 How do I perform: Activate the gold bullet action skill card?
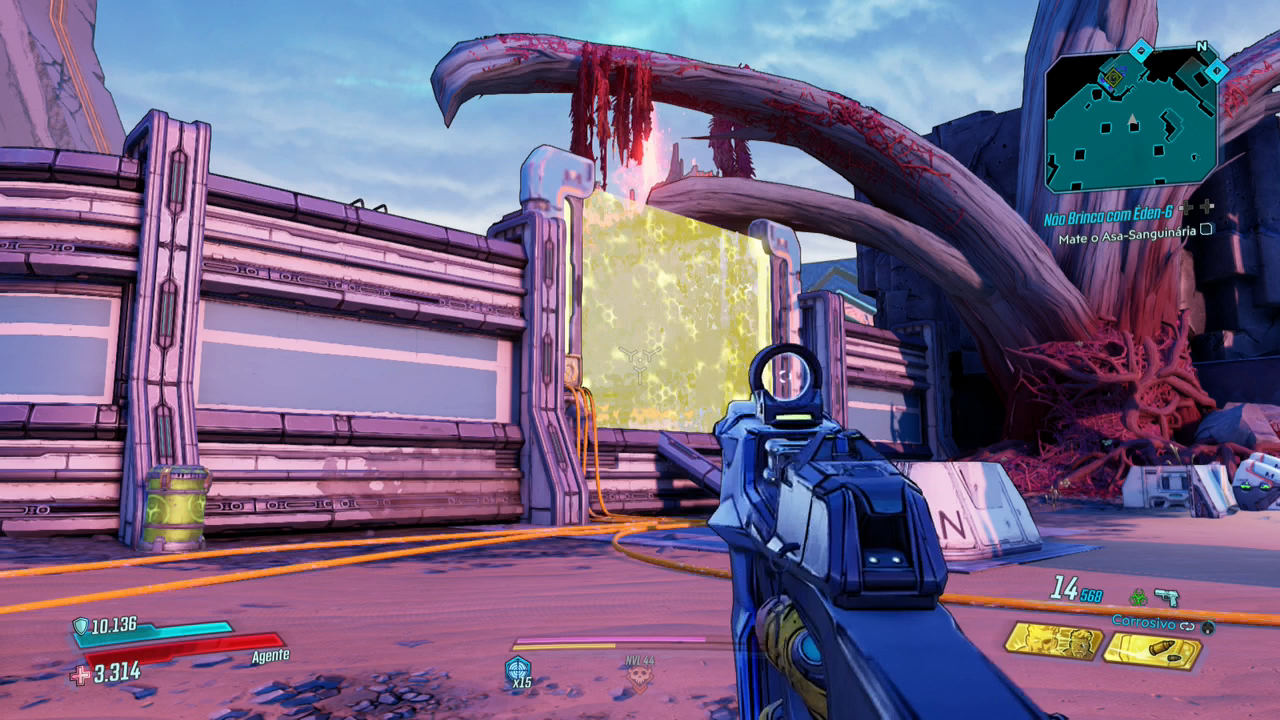click(1153, 651)
